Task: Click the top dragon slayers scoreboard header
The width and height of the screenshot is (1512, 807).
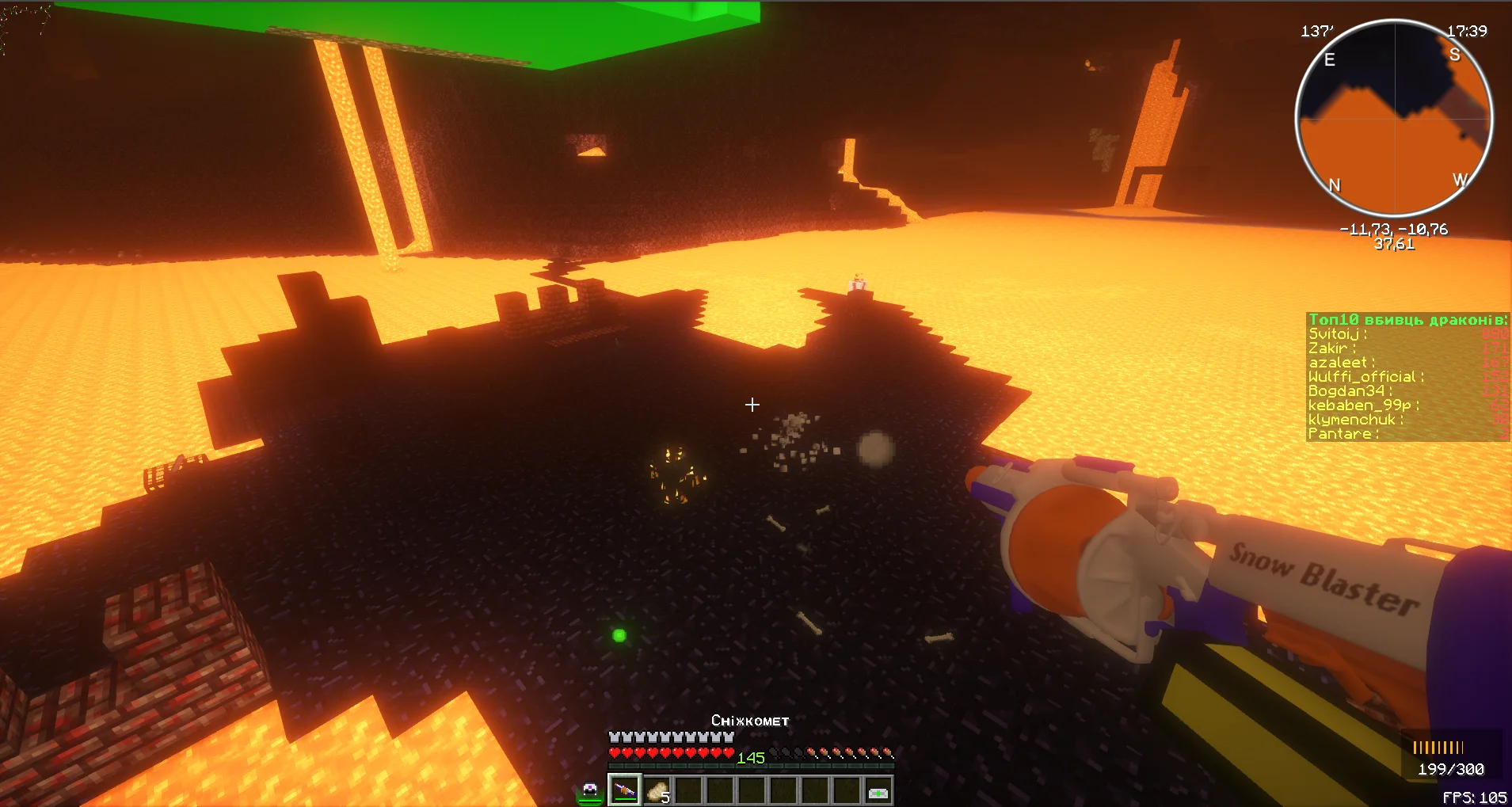Action: tap(1407, 320)
